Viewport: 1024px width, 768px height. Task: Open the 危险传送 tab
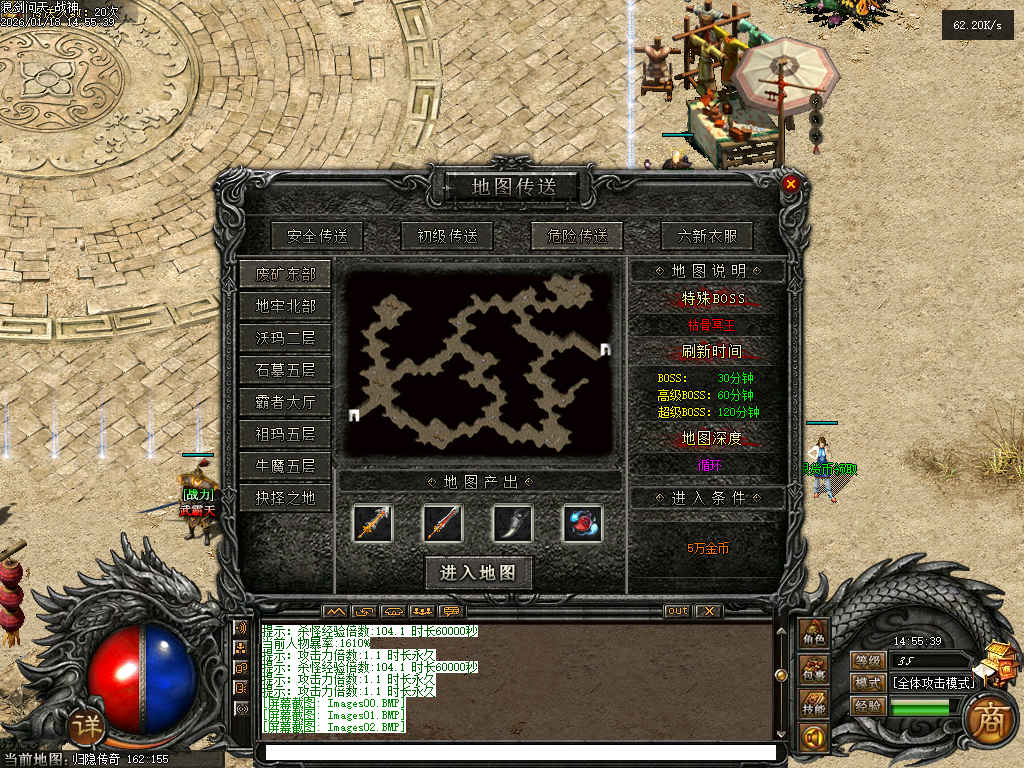pos(577,236)
